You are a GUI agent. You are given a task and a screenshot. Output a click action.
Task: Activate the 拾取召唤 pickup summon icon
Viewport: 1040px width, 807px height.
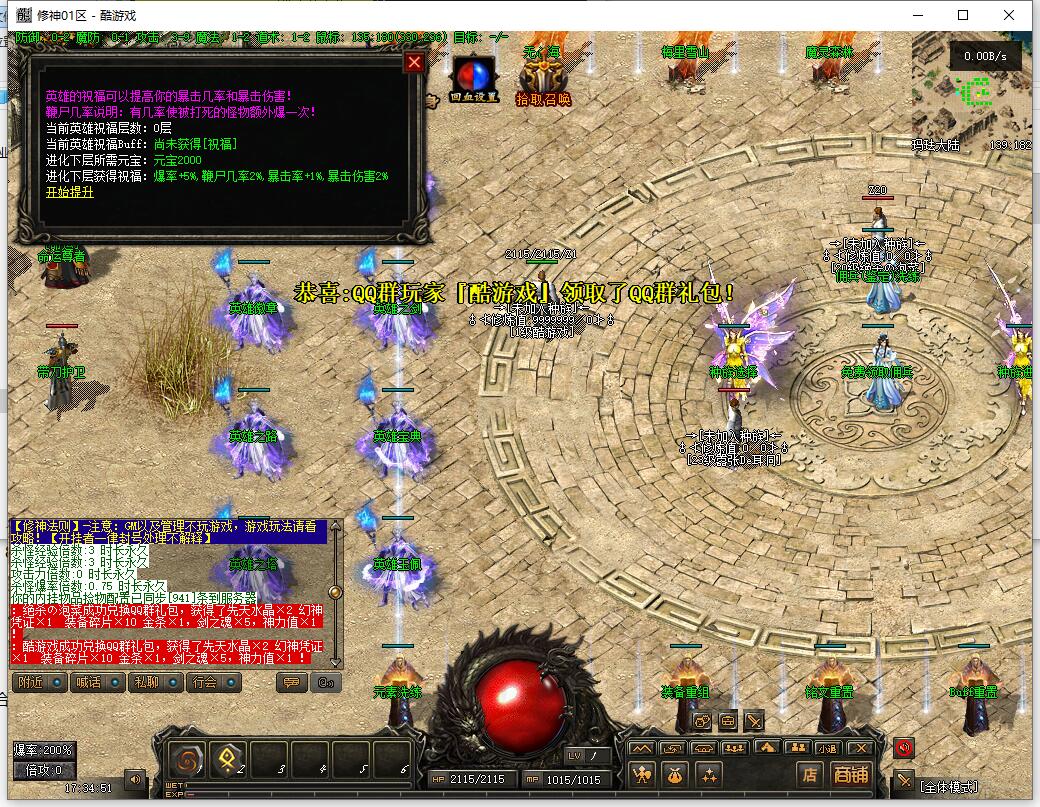tap(543, 80)
